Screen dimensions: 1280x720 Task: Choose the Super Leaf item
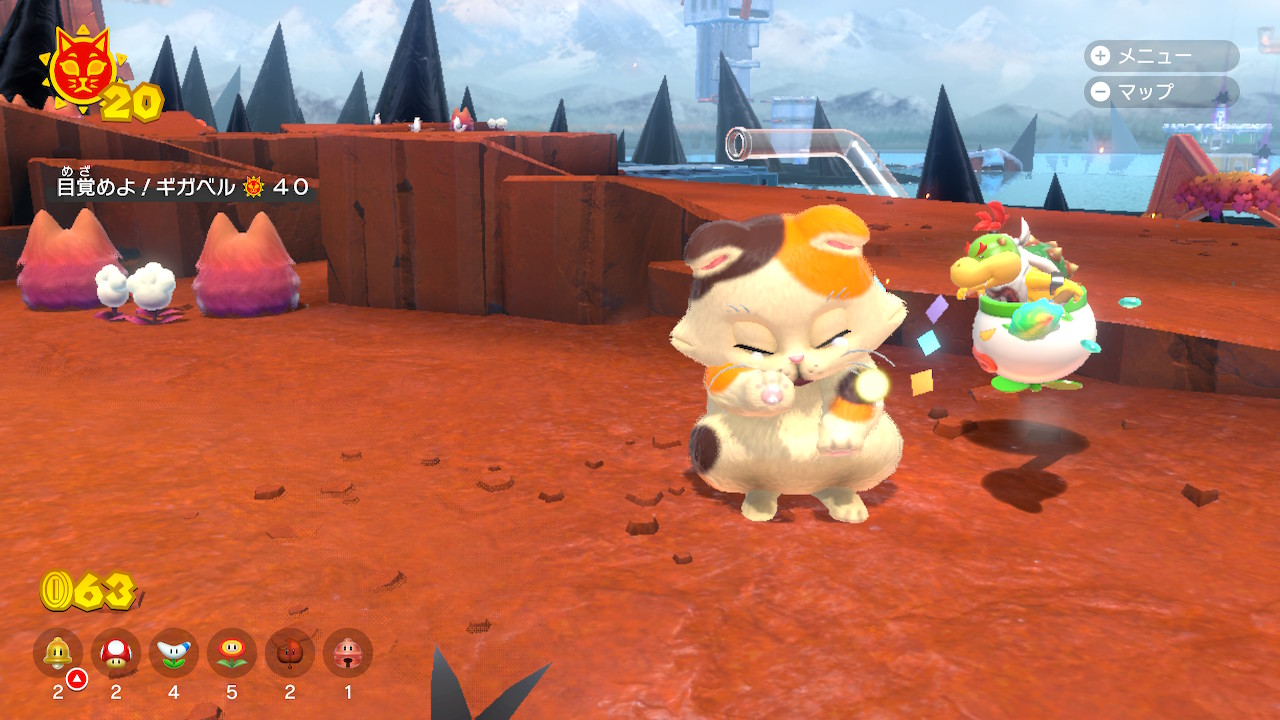(290, 654)
